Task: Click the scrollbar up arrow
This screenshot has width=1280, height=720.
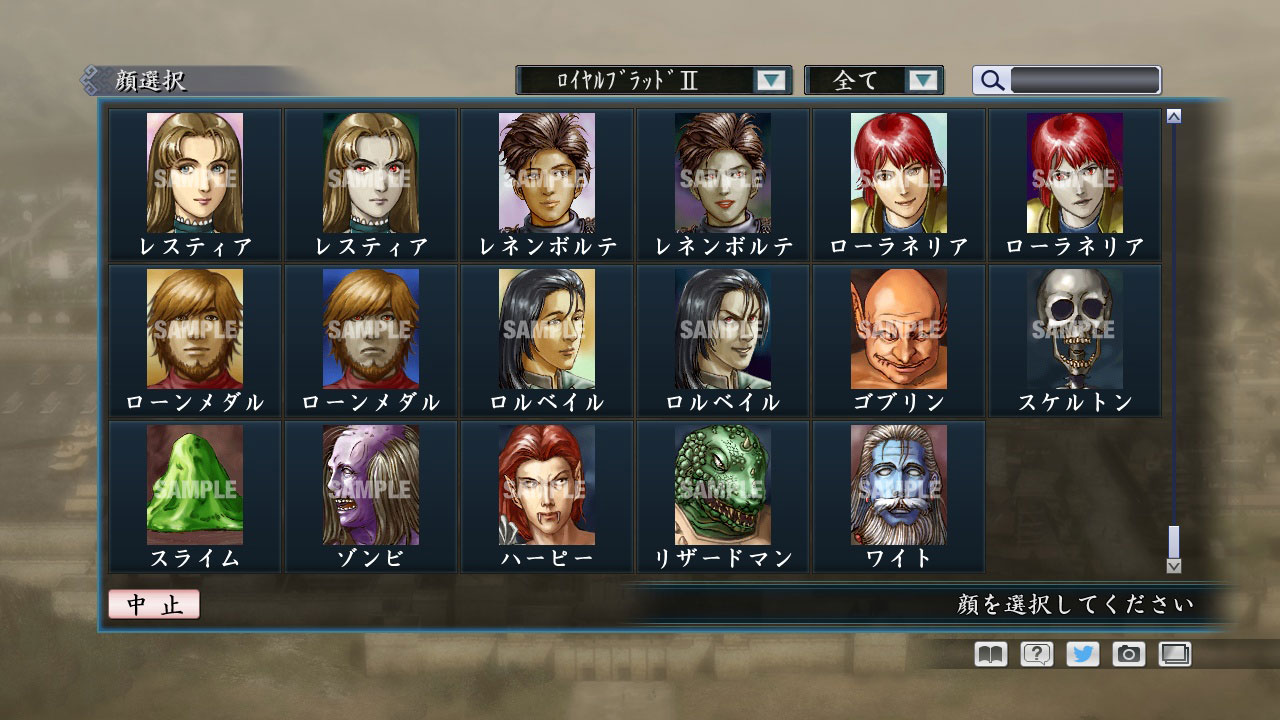Action: pos(1173,114)
